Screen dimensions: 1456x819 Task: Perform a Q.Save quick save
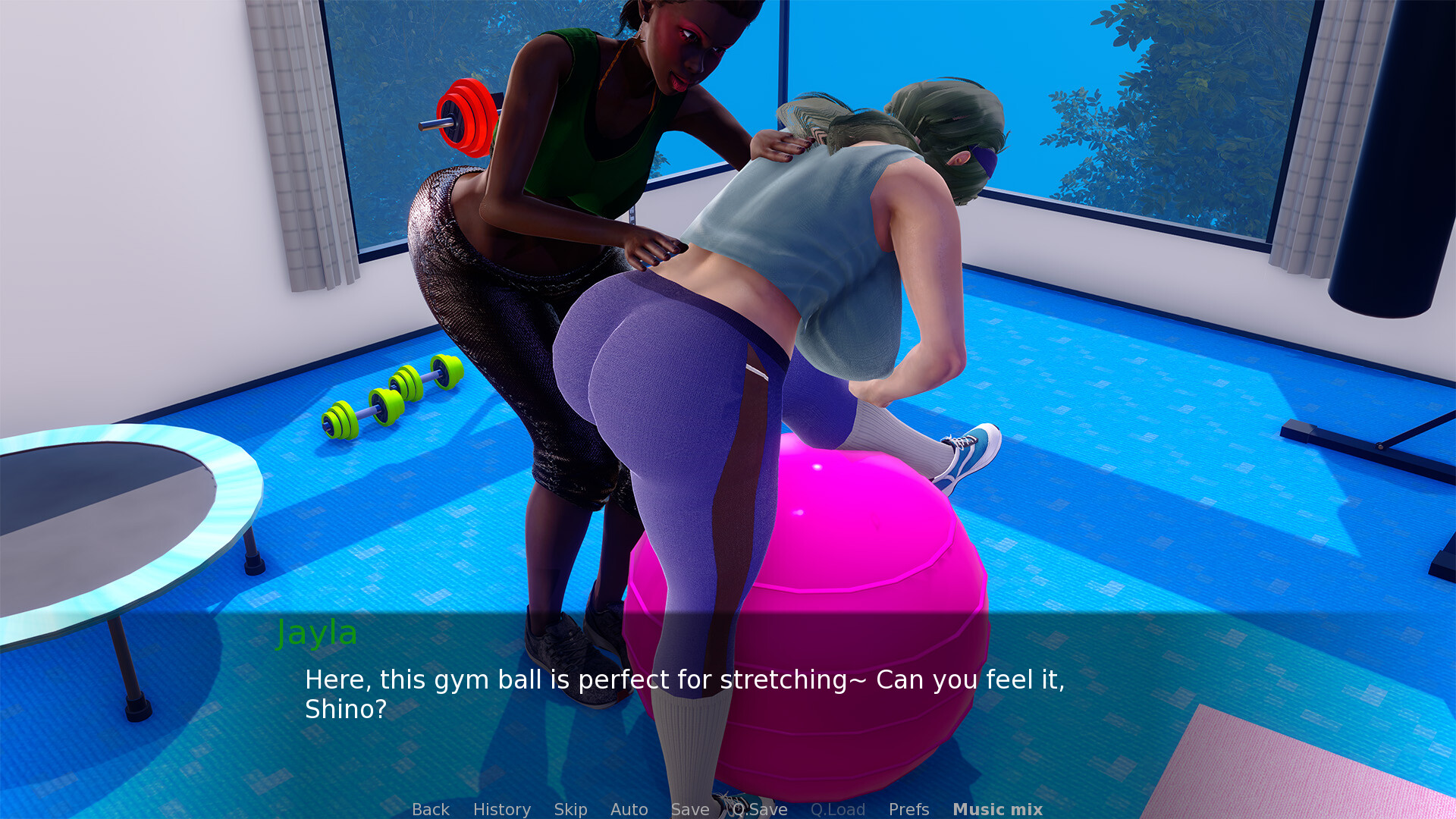pyautogui.click(x=758, y=809)
